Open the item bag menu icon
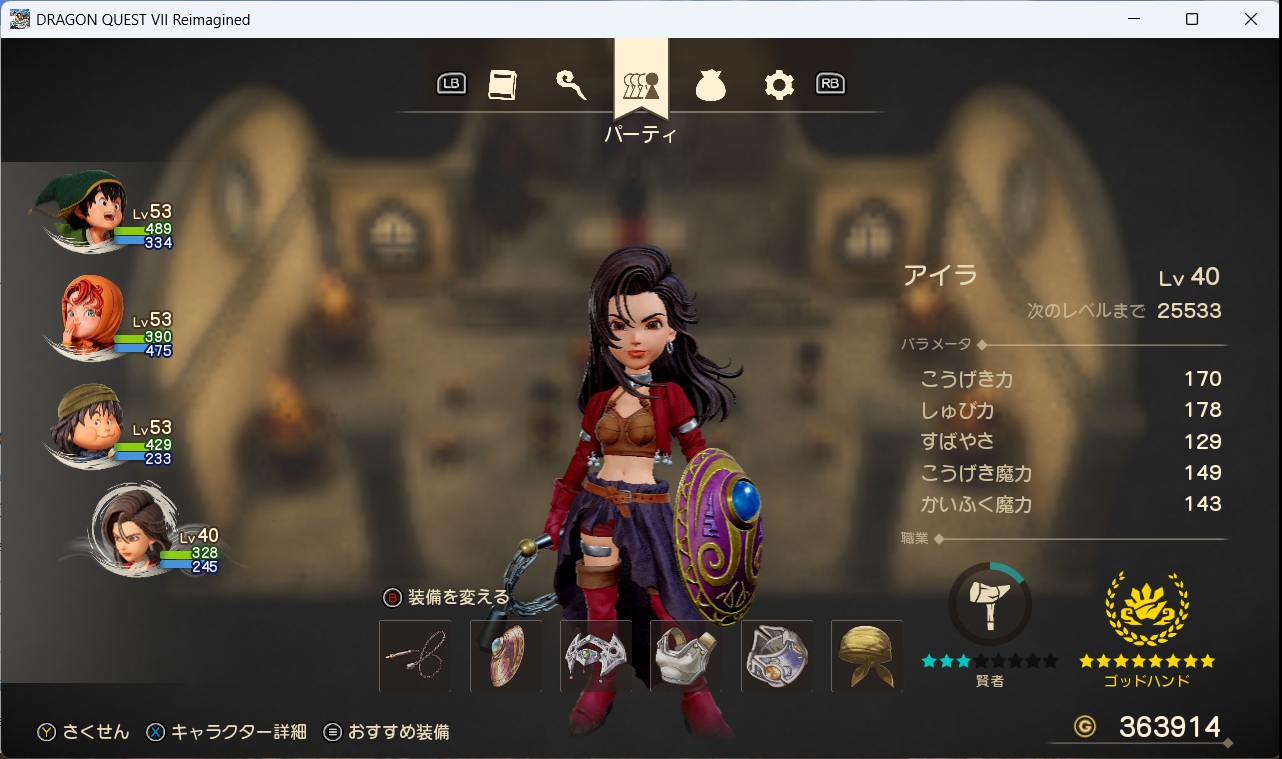The width and height of the screenshot is (1282, 759). pos(710,84)
